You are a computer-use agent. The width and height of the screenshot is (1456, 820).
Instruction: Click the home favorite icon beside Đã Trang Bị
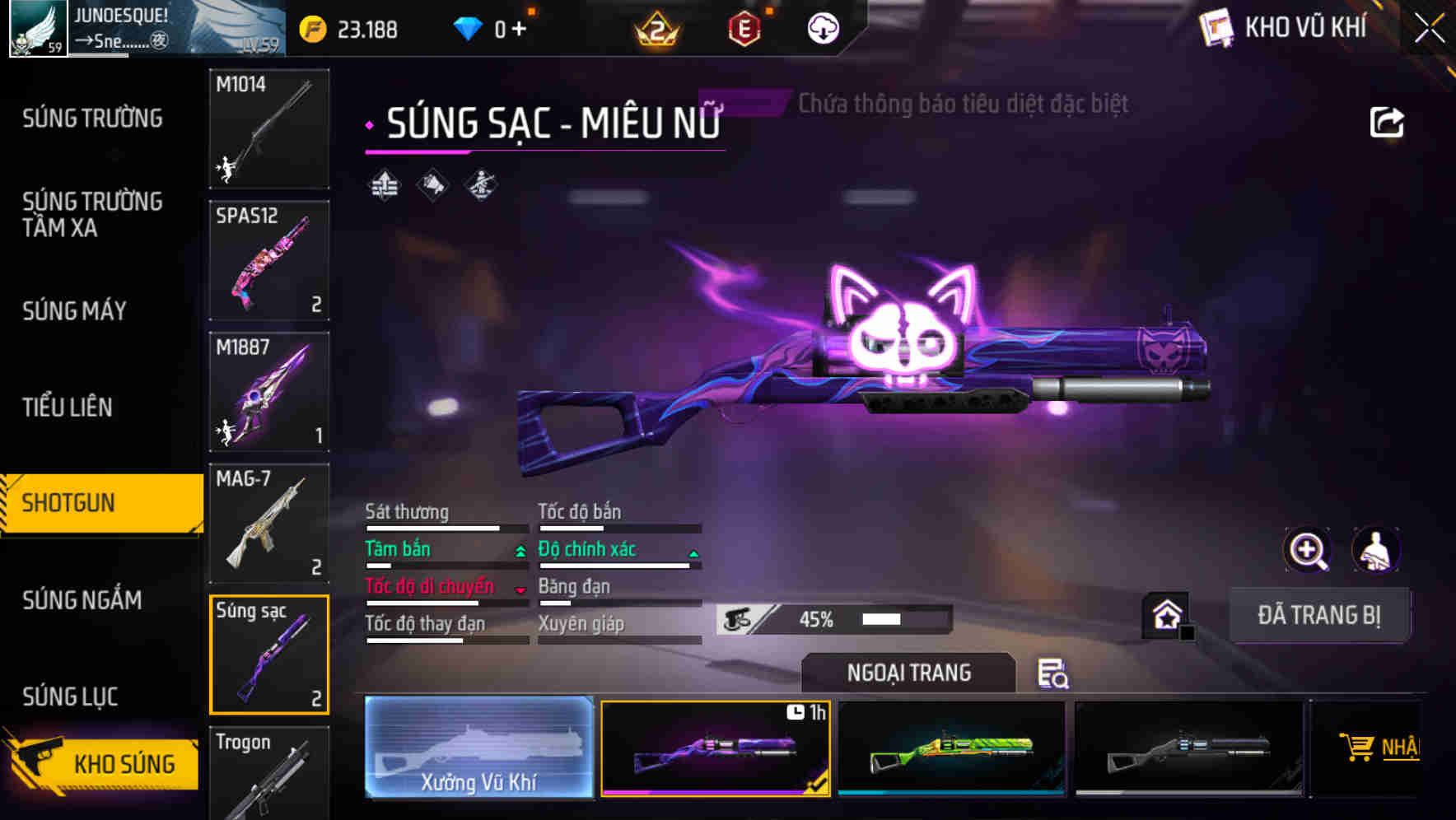pos(1164,614)
